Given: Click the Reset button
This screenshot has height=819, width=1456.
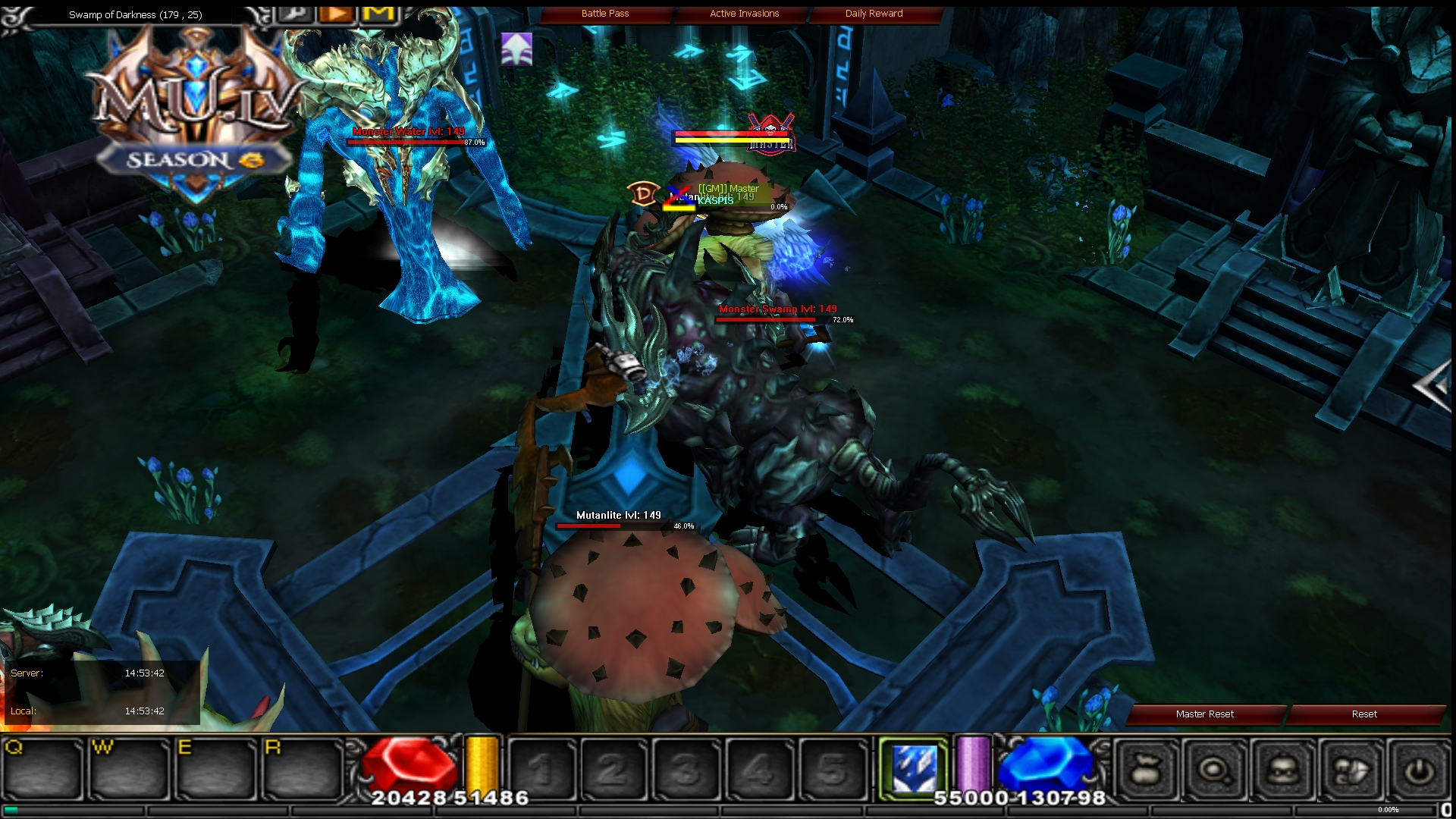Looking at the screenshot, I should [x=1364, y=714].
